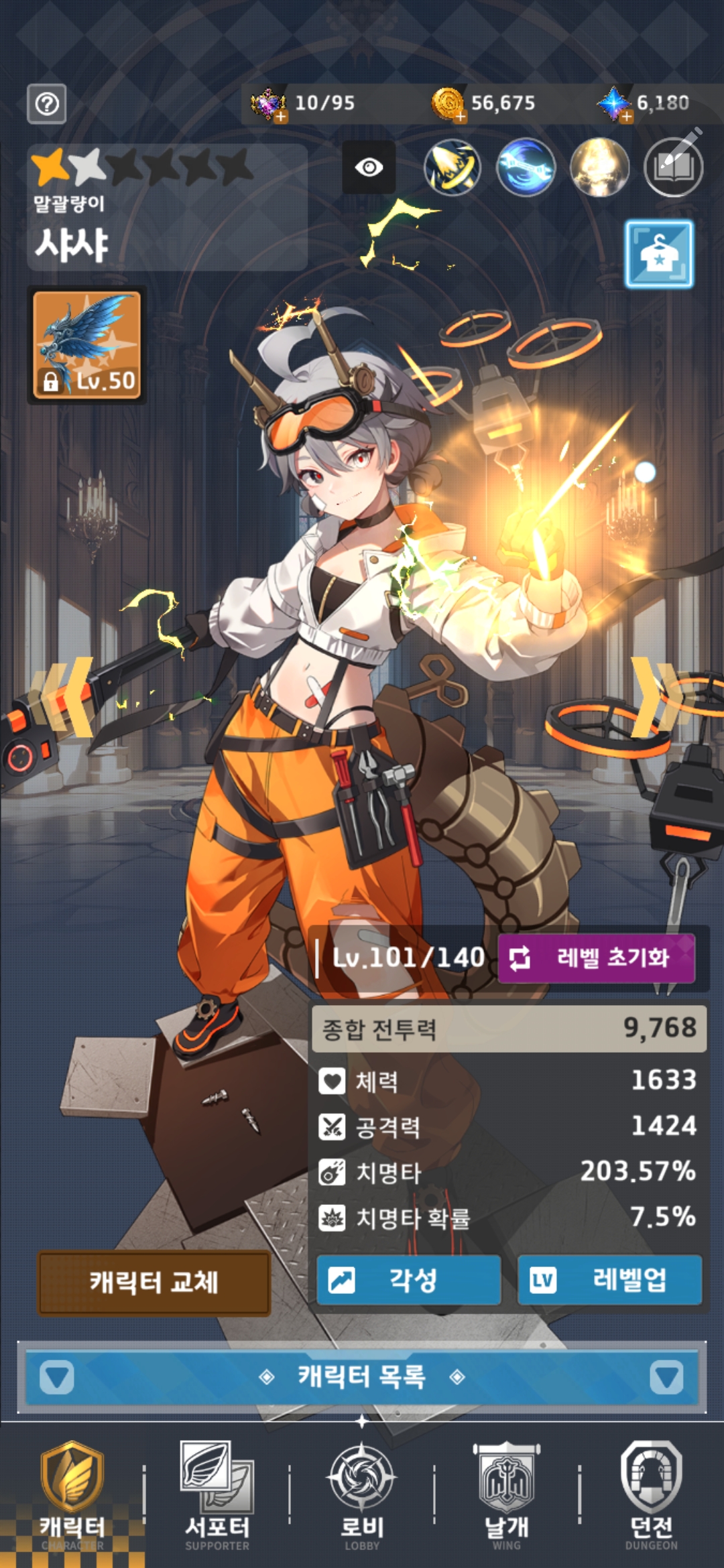This screenshot has height=1568, width=724.
Task: Choose 캐릭터 교체 to swap character
Action: (x=154, y=1283)
